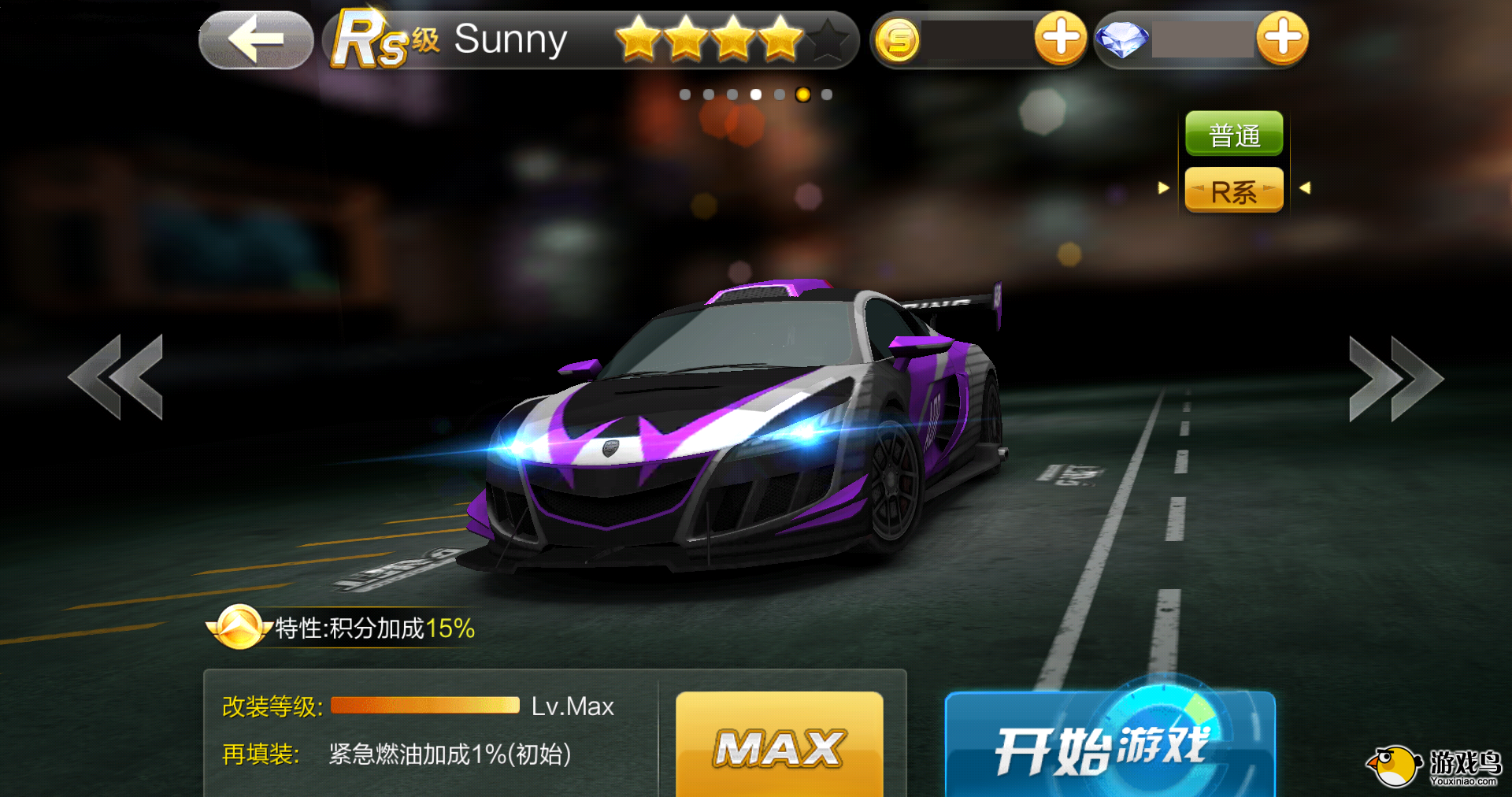1512x797 pixels.
Task: Tap the blue diamond currency icon
Action: [1122, 39]
